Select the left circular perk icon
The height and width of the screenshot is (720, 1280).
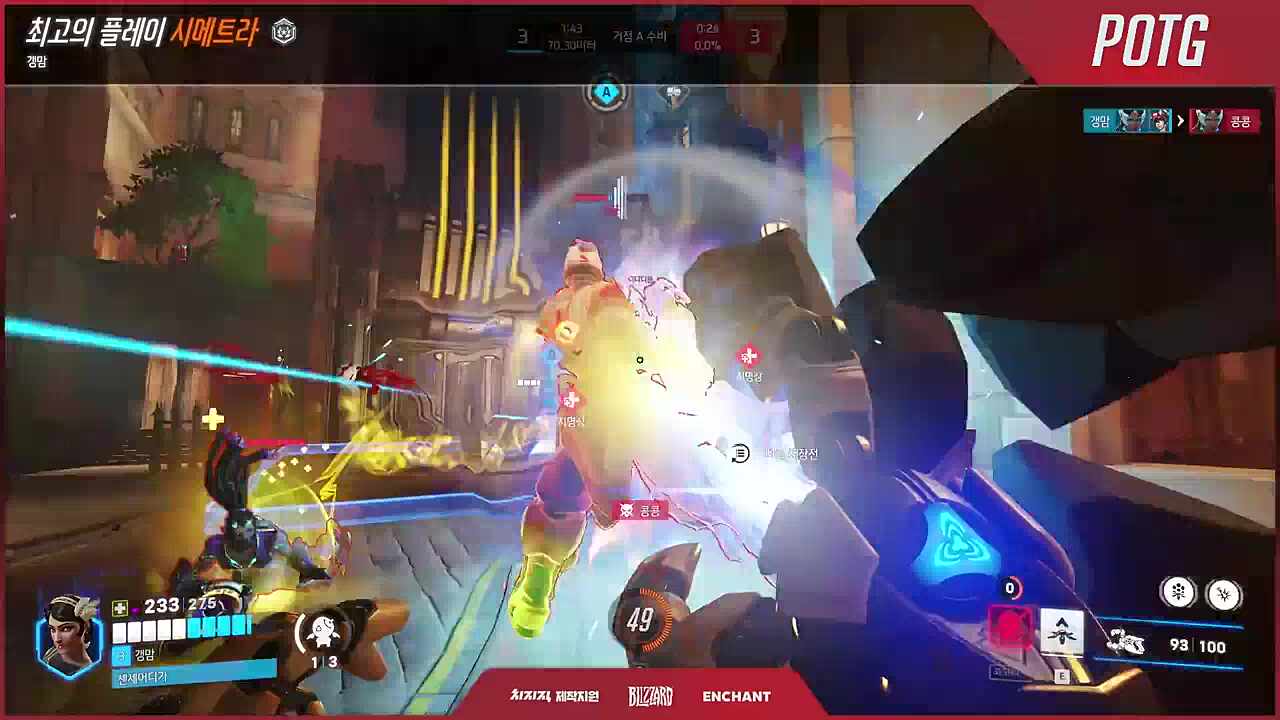coord(1179,593)
